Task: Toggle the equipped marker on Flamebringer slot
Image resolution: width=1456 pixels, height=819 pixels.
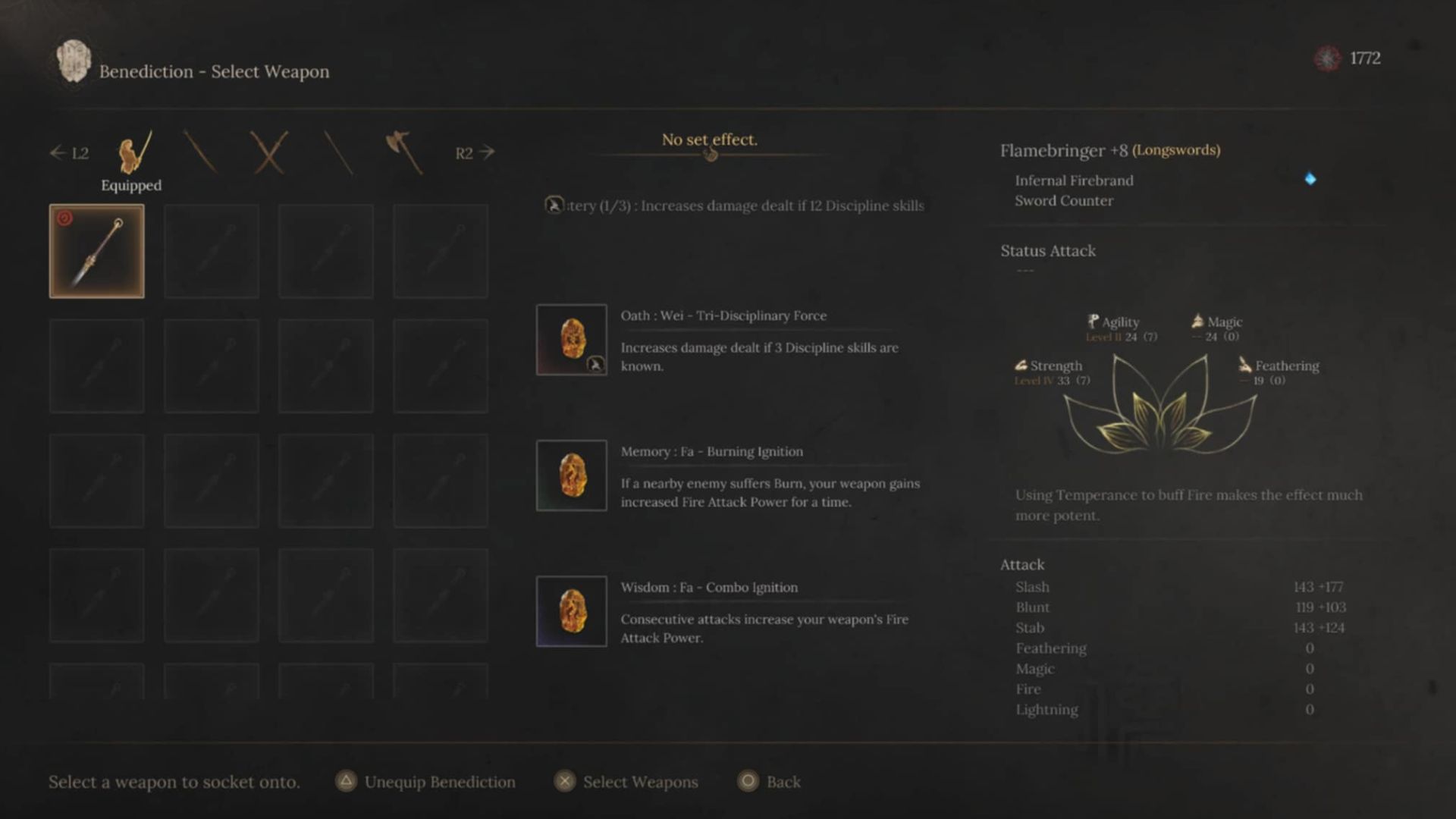Action: pyautogui.click(x=66, y=219)
